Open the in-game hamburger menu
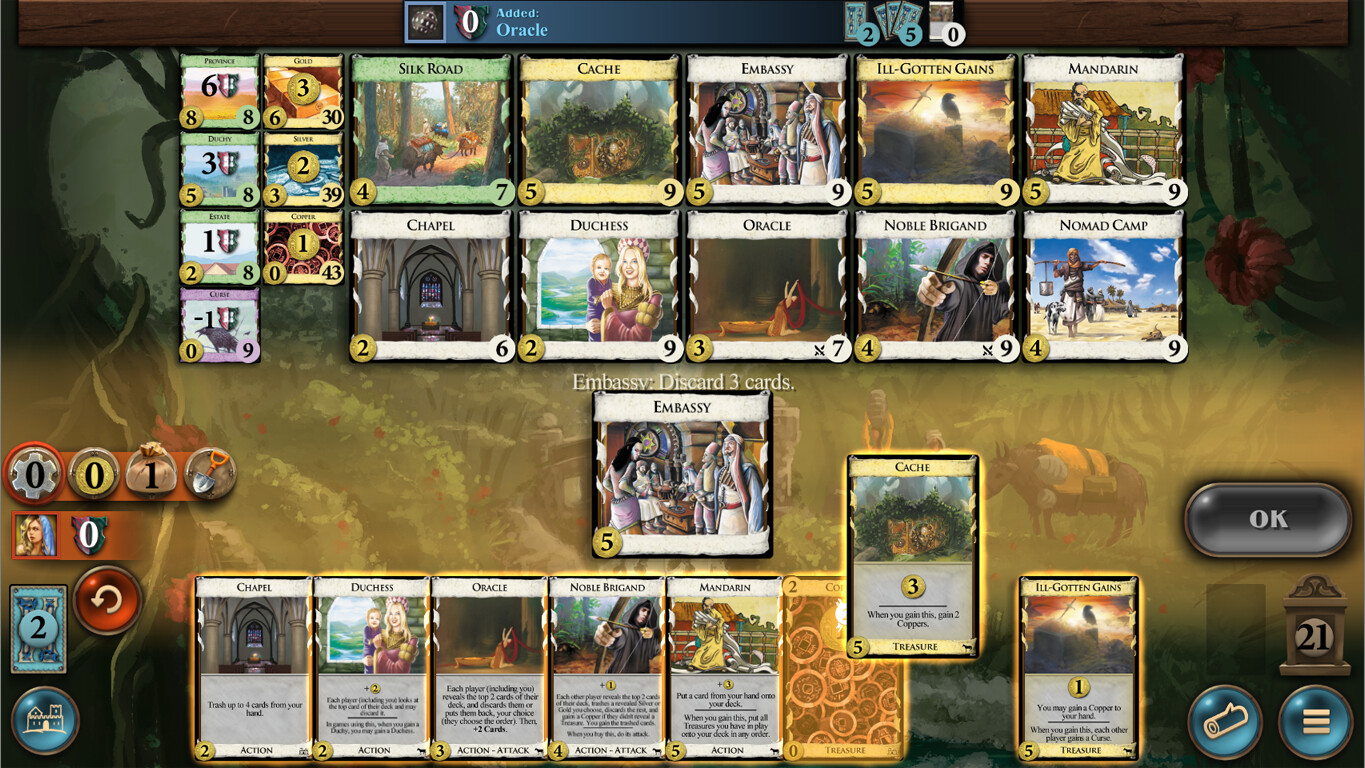1365x768 pixels. [x=1317, y=718]
